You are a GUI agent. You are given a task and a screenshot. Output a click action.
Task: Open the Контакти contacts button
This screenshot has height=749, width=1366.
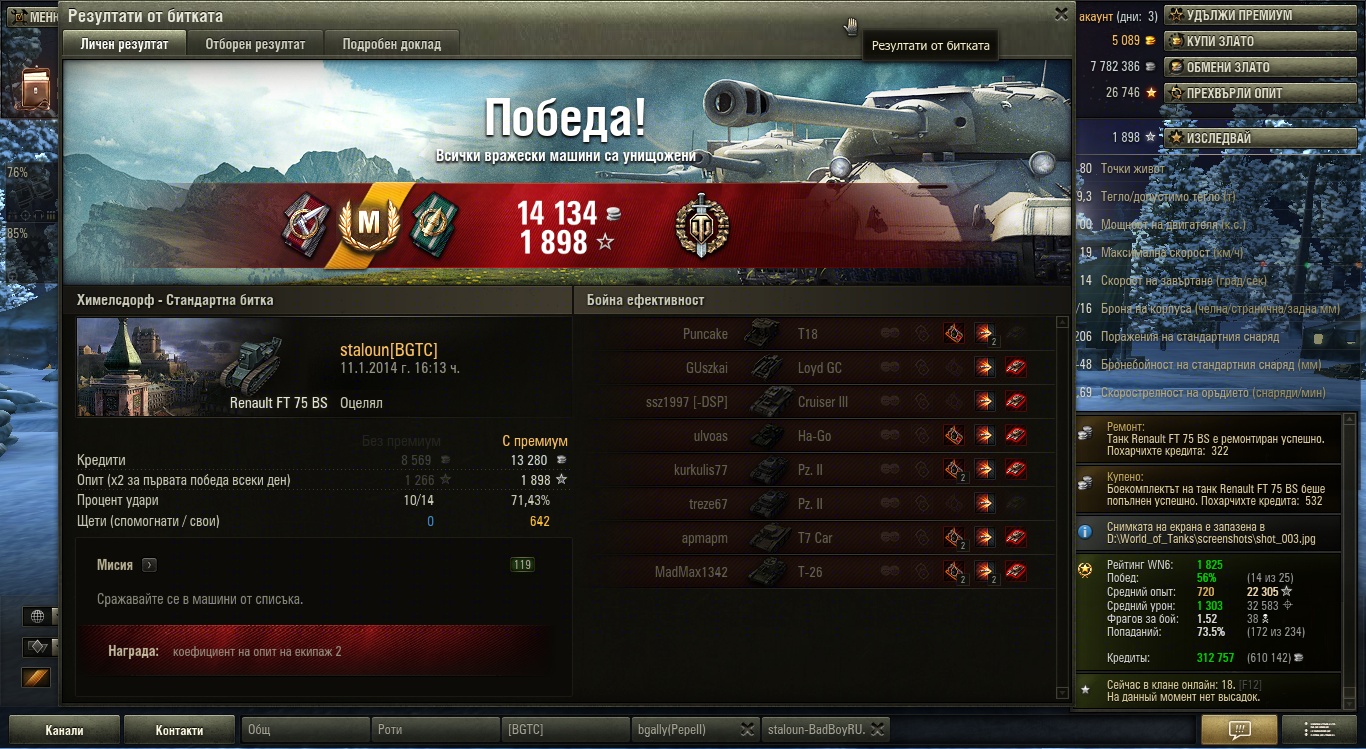179,730
